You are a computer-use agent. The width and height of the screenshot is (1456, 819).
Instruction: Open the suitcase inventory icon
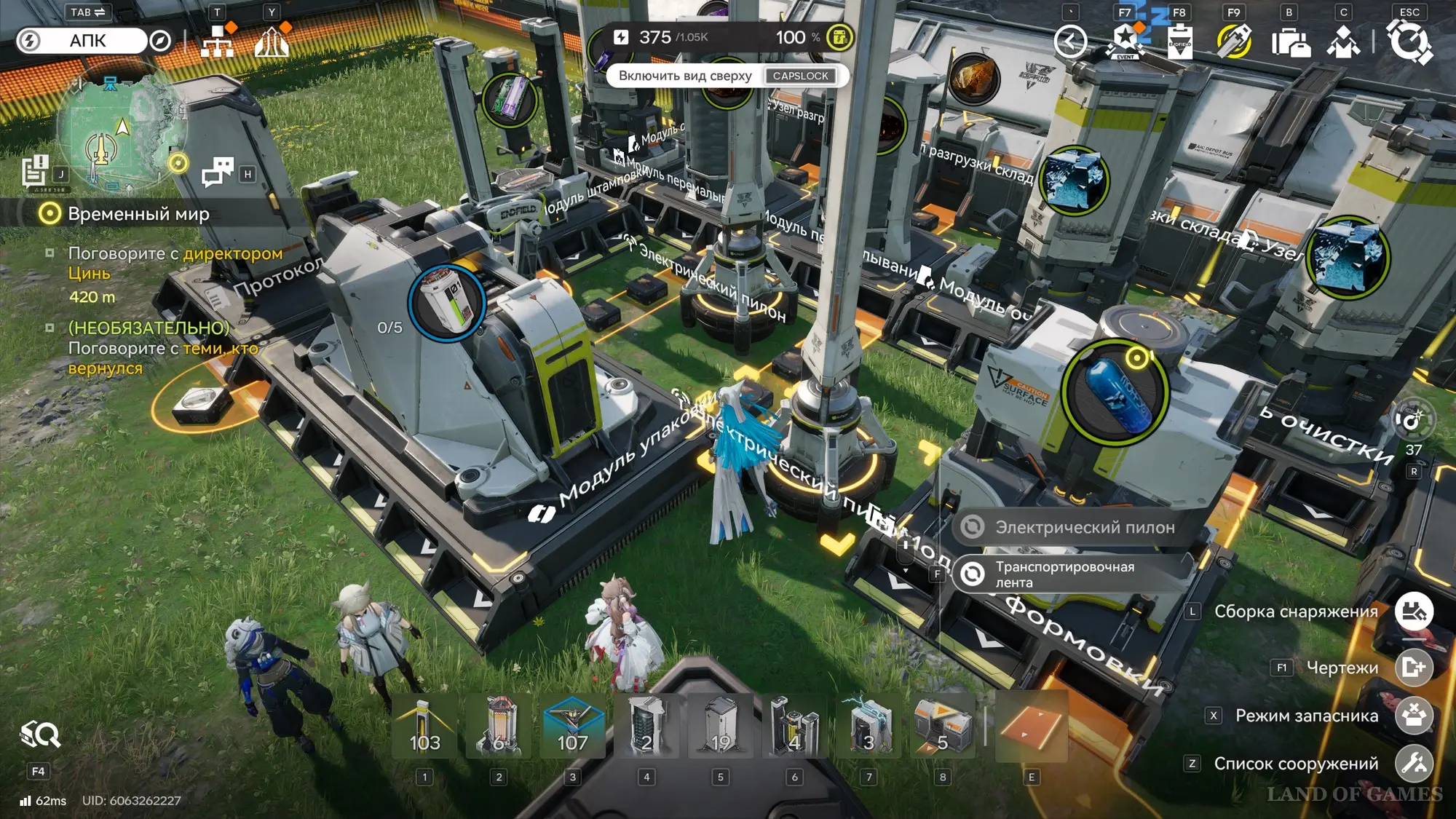[x=1290, y=41]
